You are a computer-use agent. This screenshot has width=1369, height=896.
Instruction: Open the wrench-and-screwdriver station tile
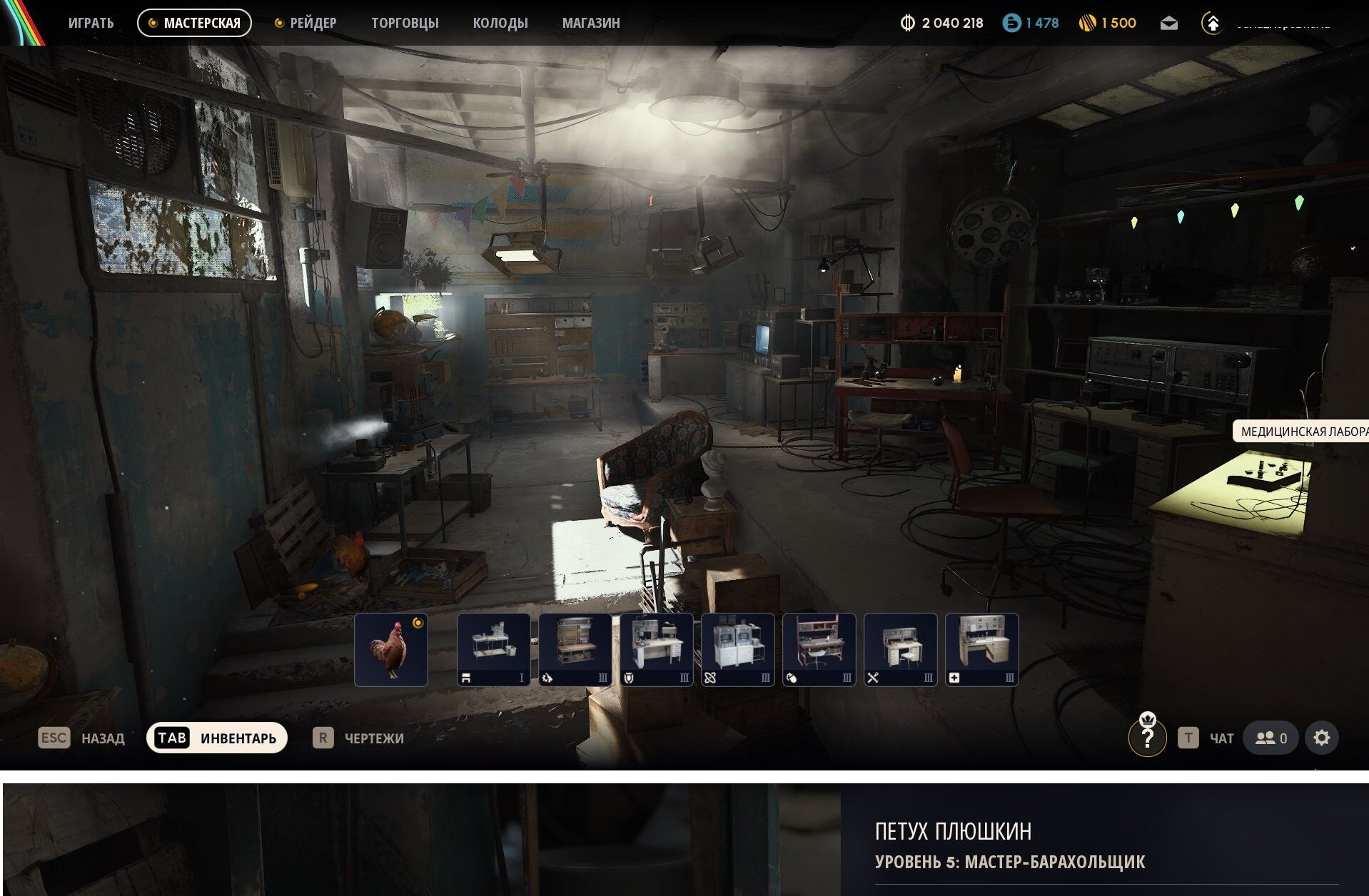point(901,649)
